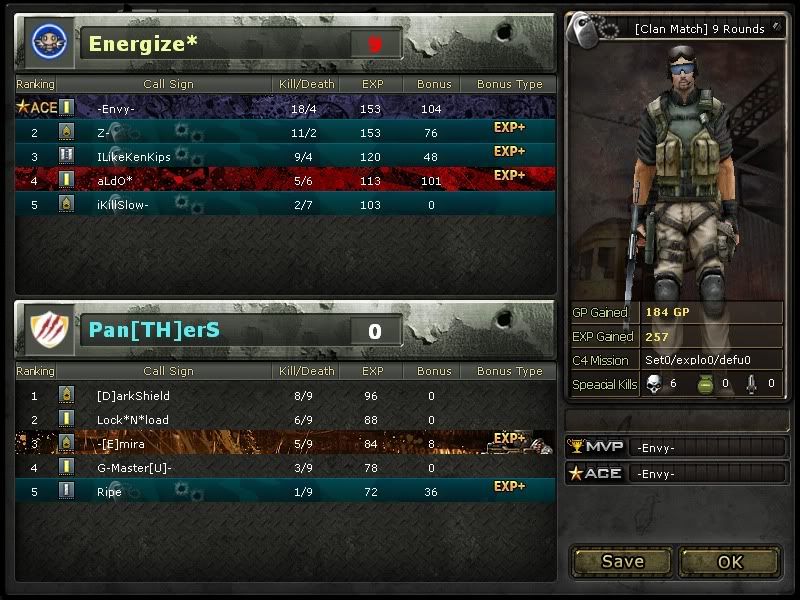Click the Energize* clan emblem
This screenshot has width=800, height=600.
click(49, 43)
